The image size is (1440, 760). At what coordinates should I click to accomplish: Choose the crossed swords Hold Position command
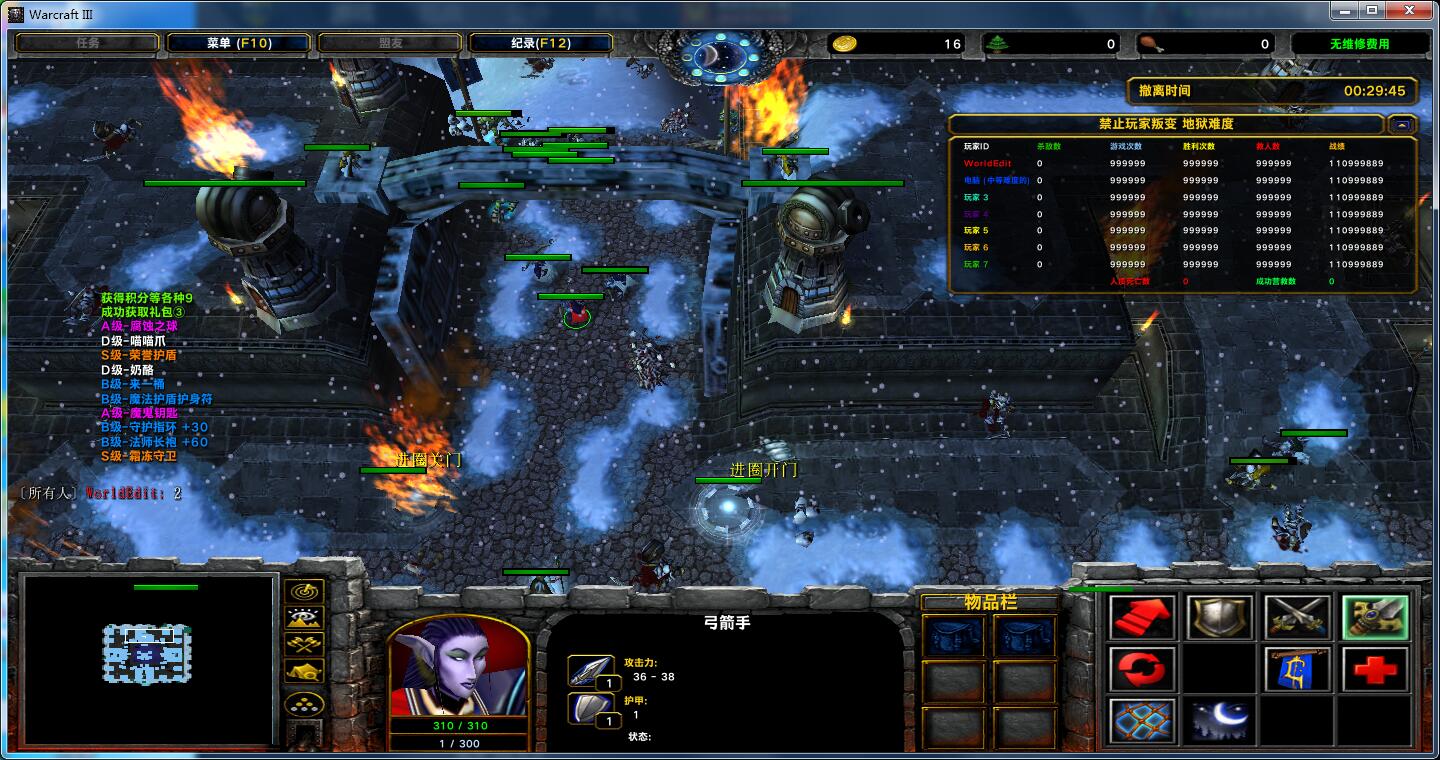[1297, 618]
